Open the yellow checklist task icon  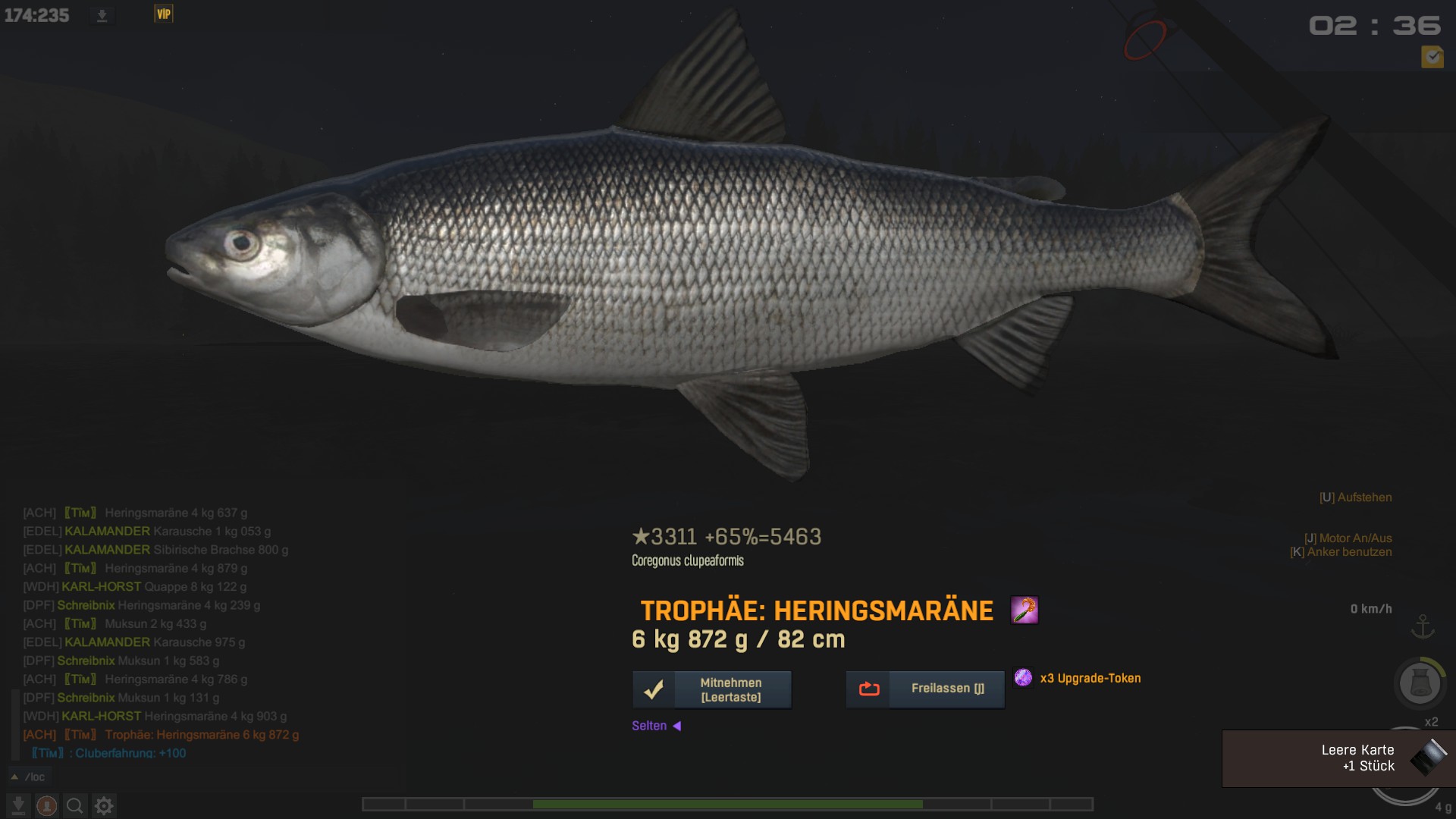(1432, 57)
